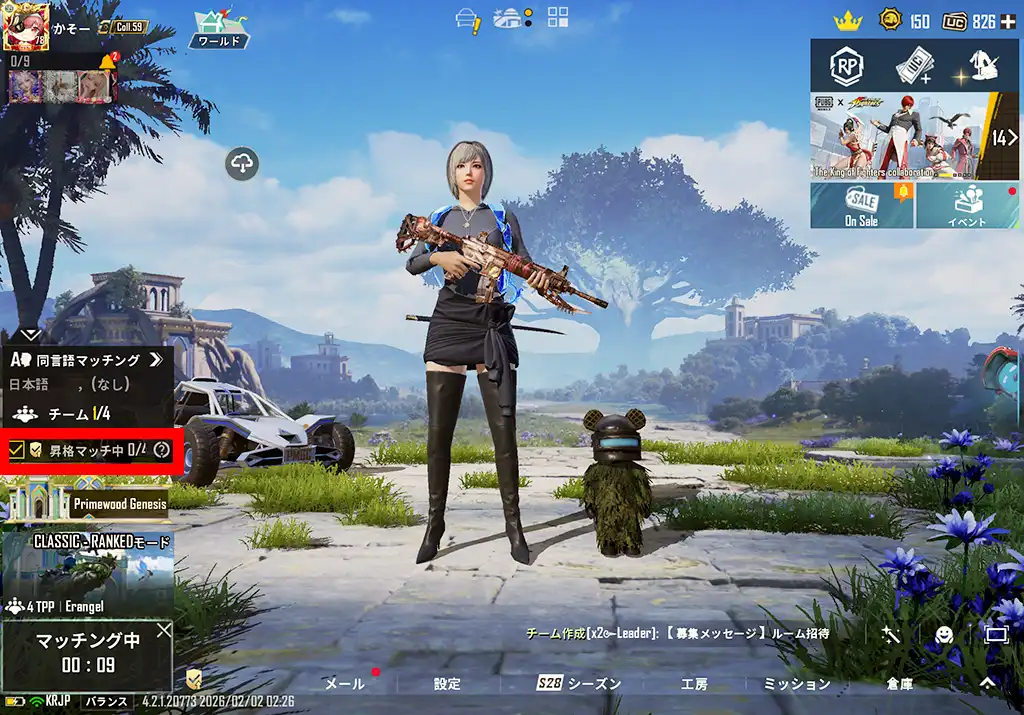The height and width of the screenshot is (715, 1024).
Task: Open the Workshop (工房) menu
Action: pos(694,684)
